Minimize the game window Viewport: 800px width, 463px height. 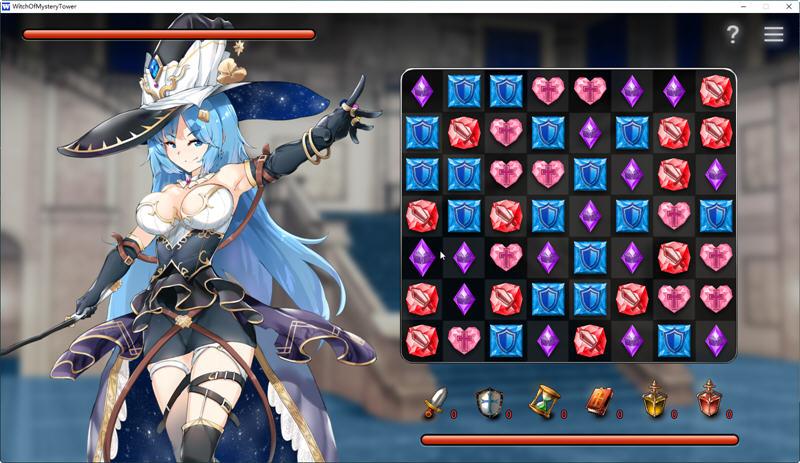(x=743, y=6)
